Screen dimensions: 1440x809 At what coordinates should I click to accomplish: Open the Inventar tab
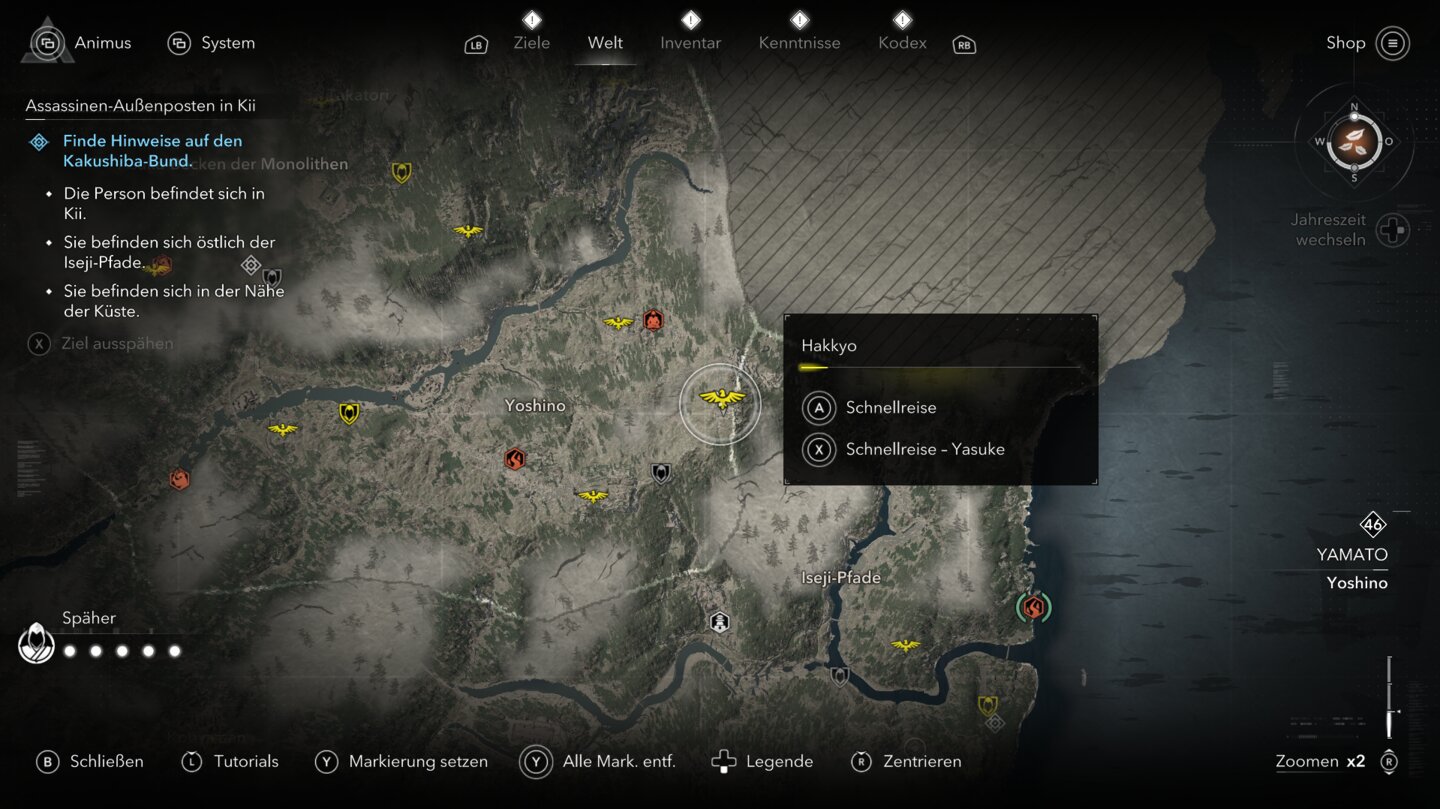(x=690, y=43)
